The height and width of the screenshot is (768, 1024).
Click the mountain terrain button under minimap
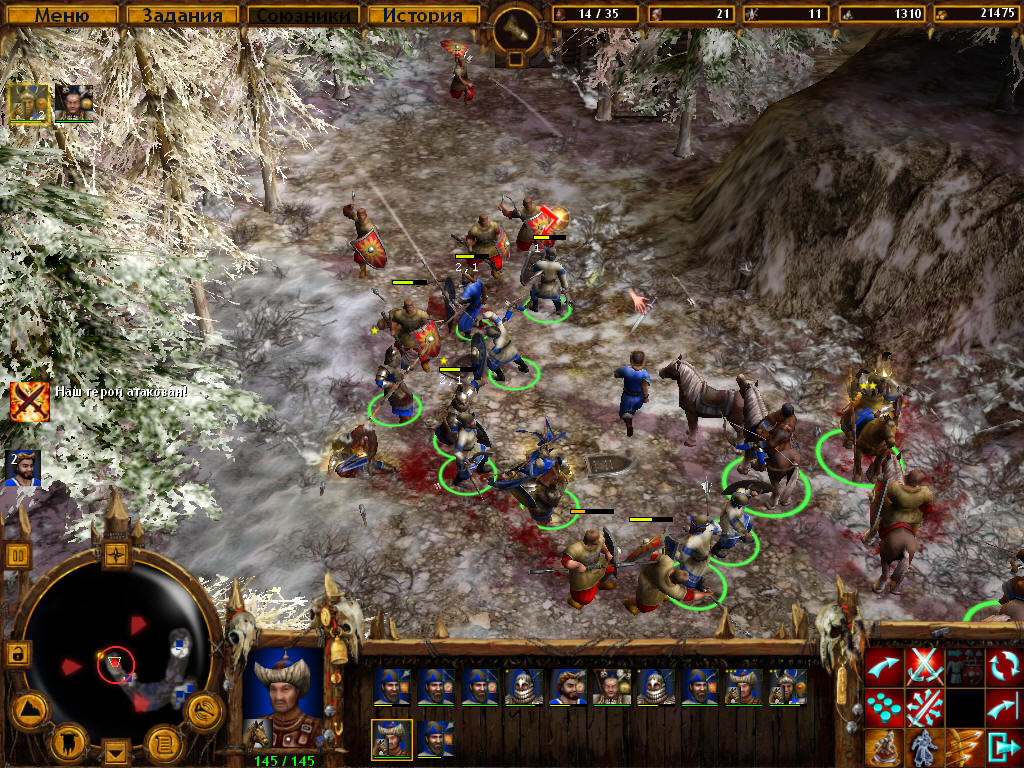[x=29, y=710]
